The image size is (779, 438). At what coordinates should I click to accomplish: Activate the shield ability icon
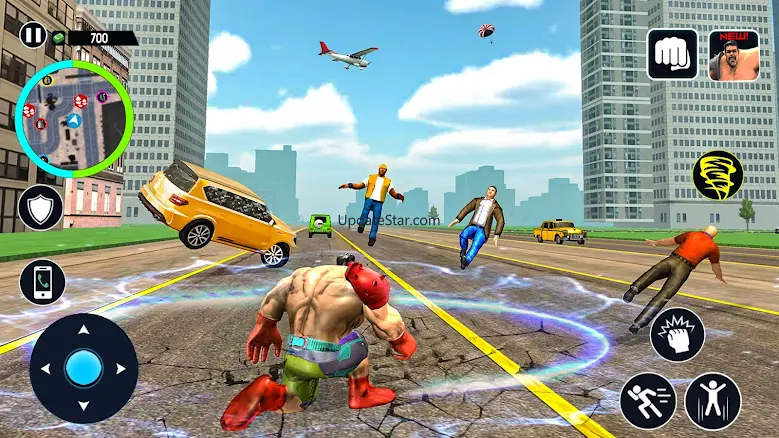(42, 209)
